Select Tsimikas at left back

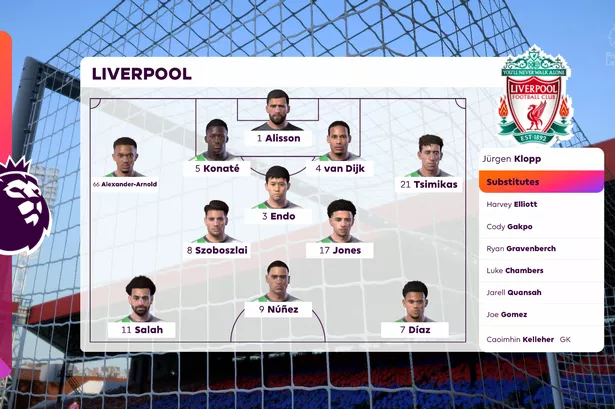431,163
